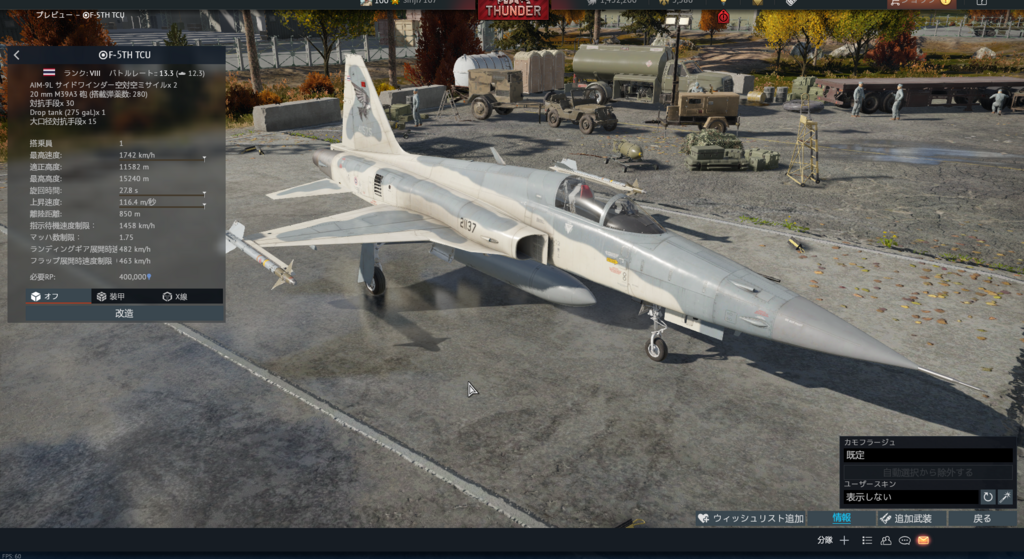Open the chat speech bubble icon

coord(904,540)
